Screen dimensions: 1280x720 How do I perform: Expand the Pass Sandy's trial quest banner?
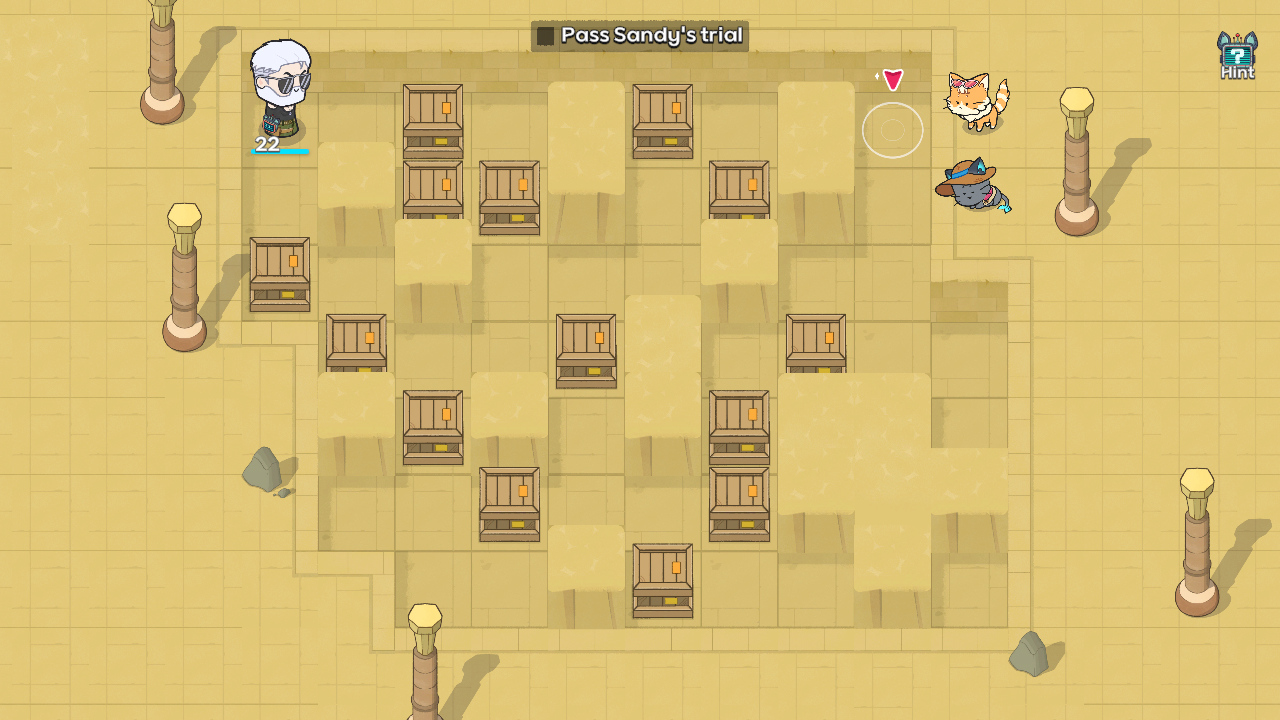pyautogui.click(x=640, y=34)
